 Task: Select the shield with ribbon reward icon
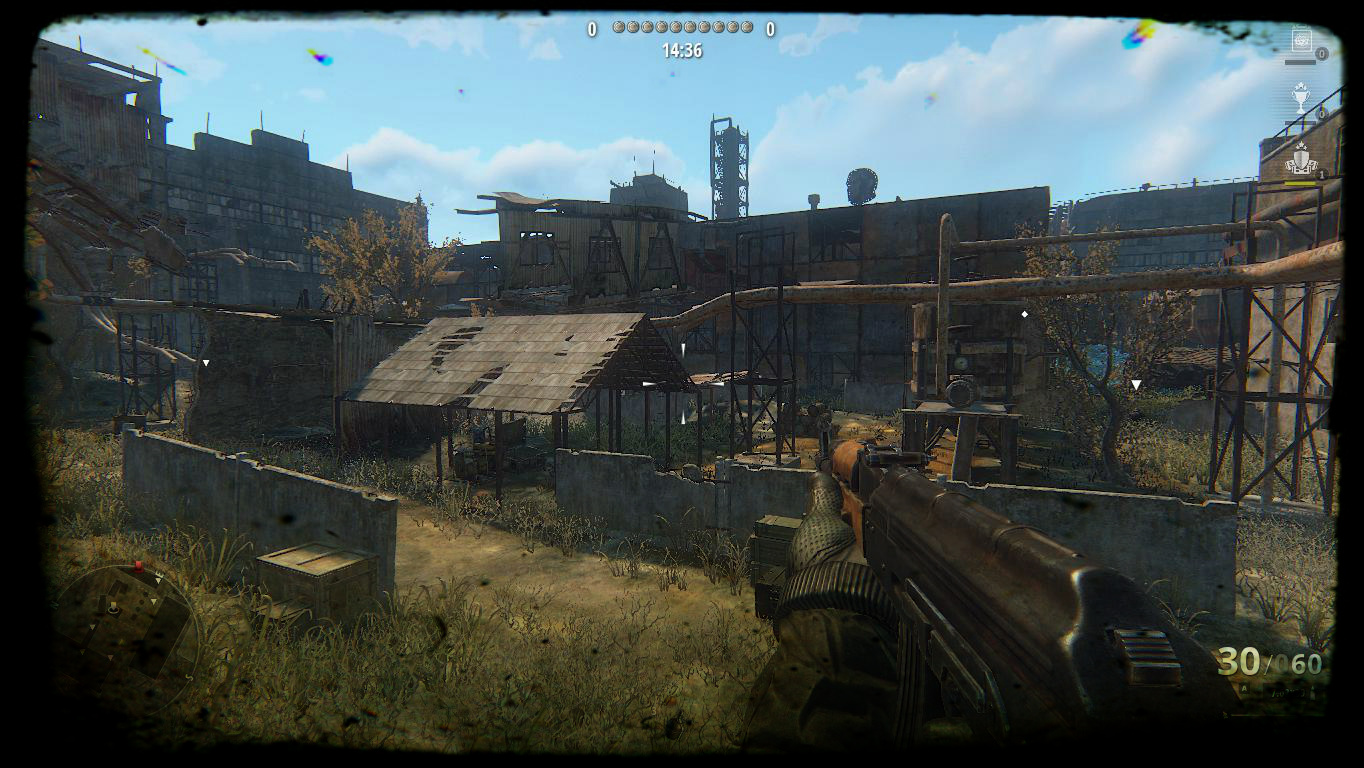point(1300,159)
